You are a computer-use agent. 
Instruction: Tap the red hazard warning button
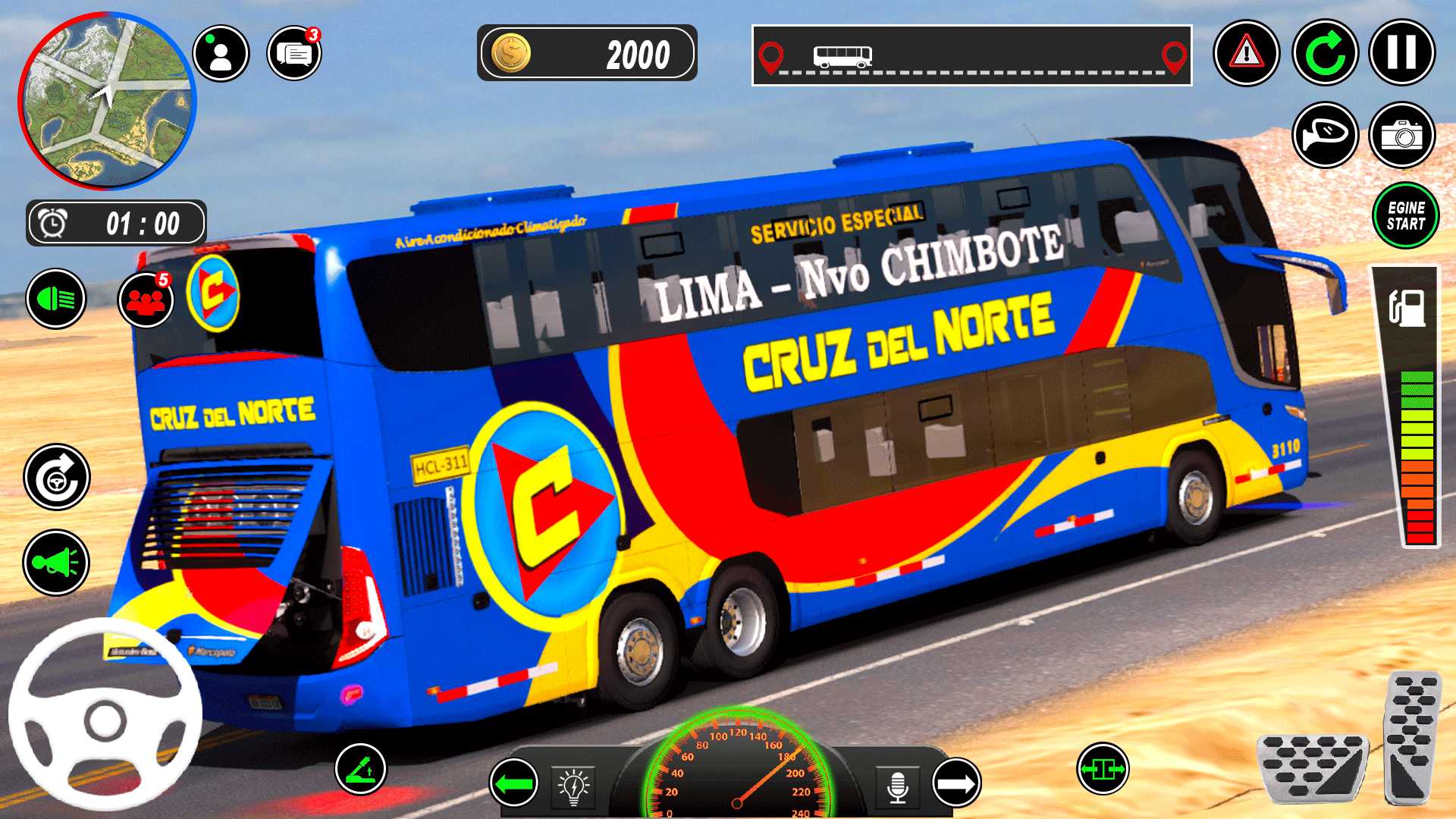(x=1246, y=53)
